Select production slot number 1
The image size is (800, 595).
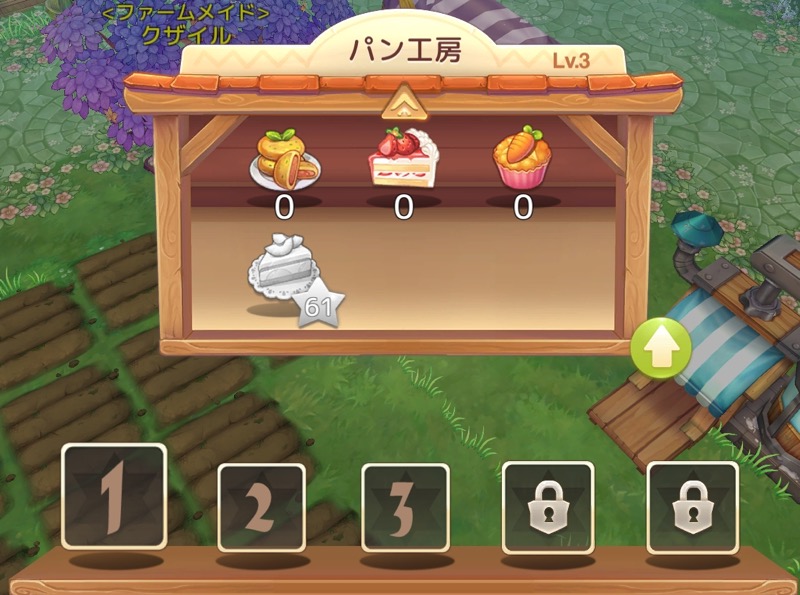[x=114, y=496]
